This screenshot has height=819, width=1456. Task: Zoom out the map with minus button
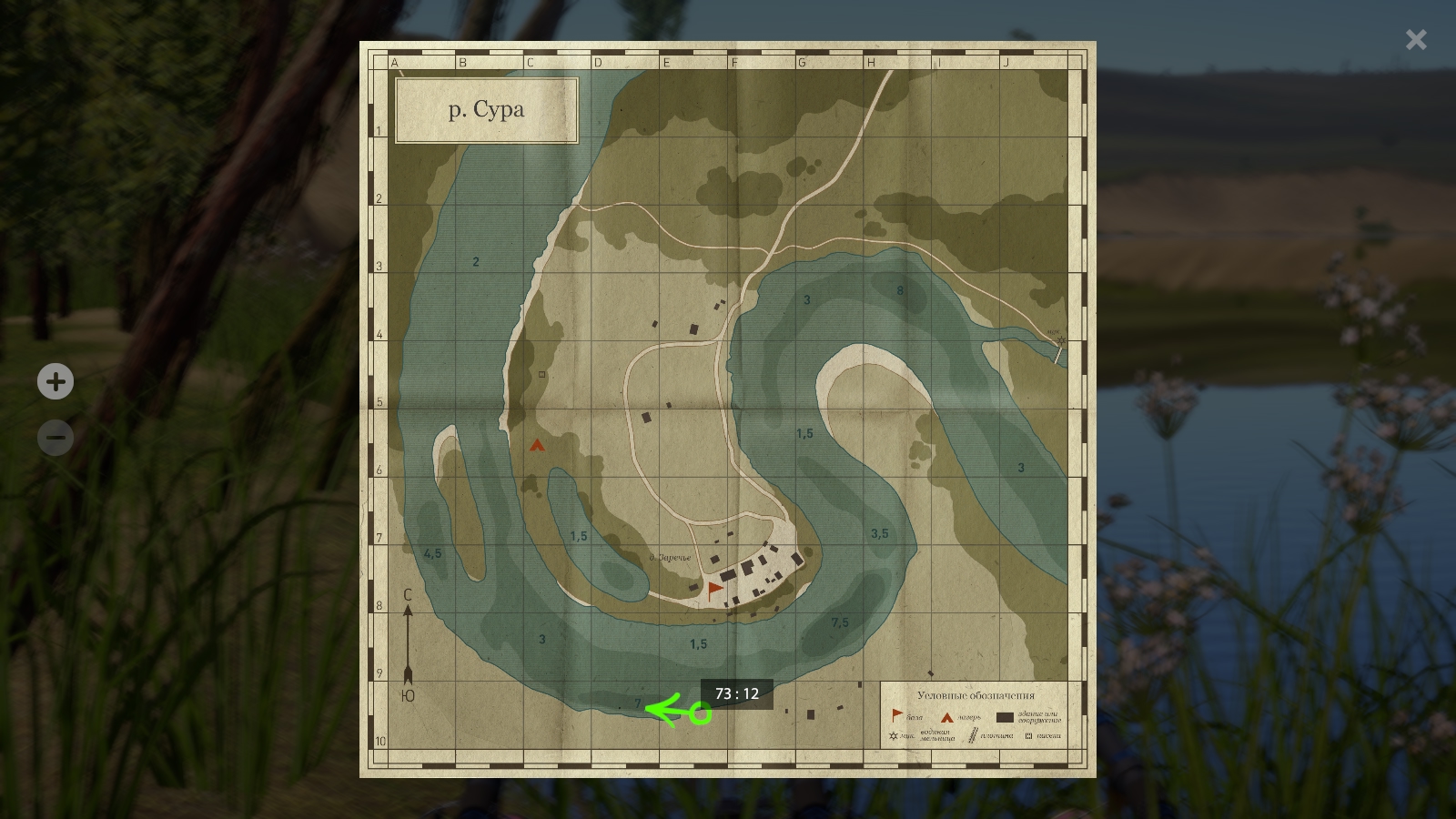pyautogui.click(x=56, y=438)
